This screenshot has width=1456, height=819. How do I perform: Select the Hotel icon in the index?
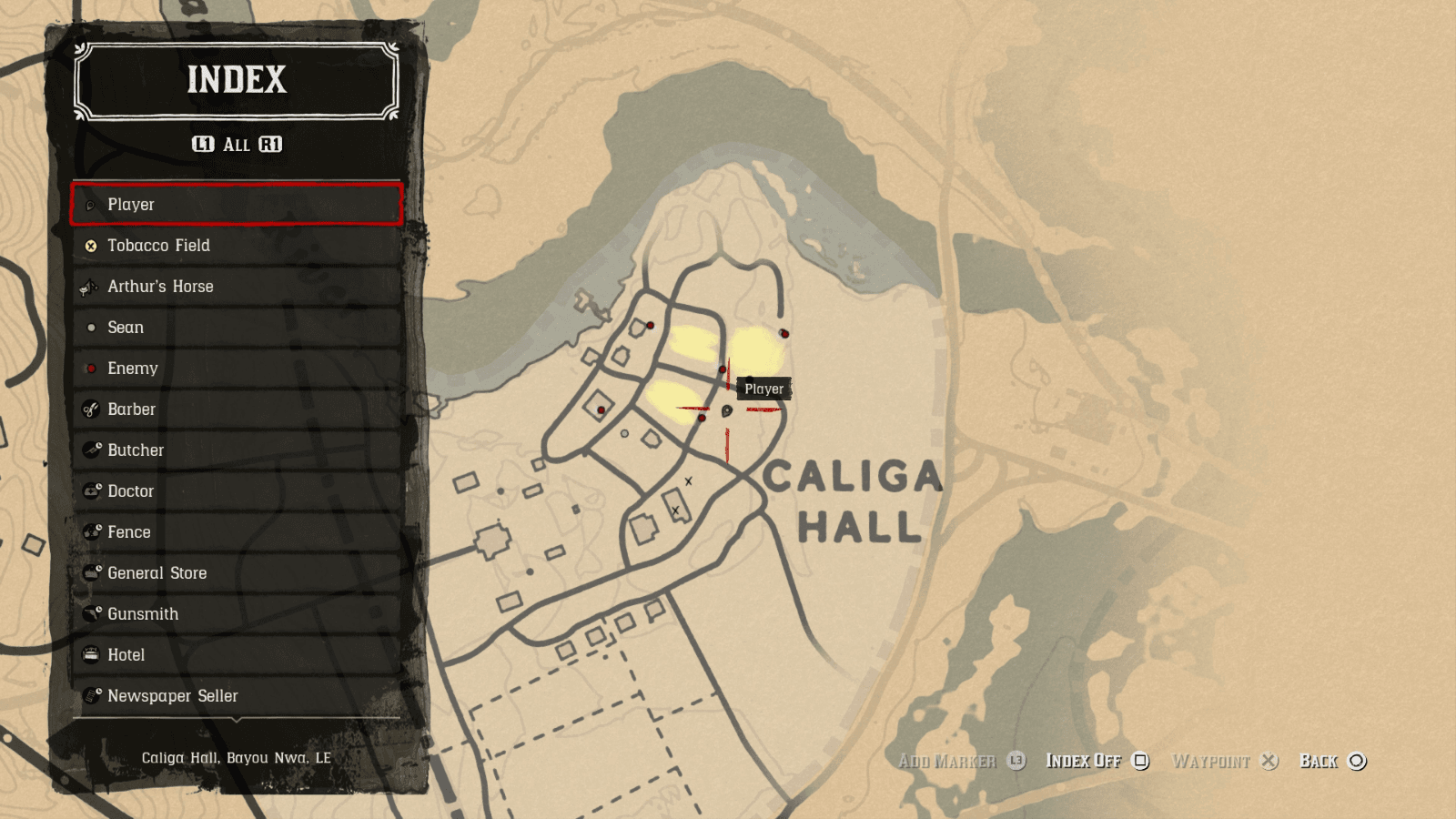pyautogui.click(x=90, y=655)
